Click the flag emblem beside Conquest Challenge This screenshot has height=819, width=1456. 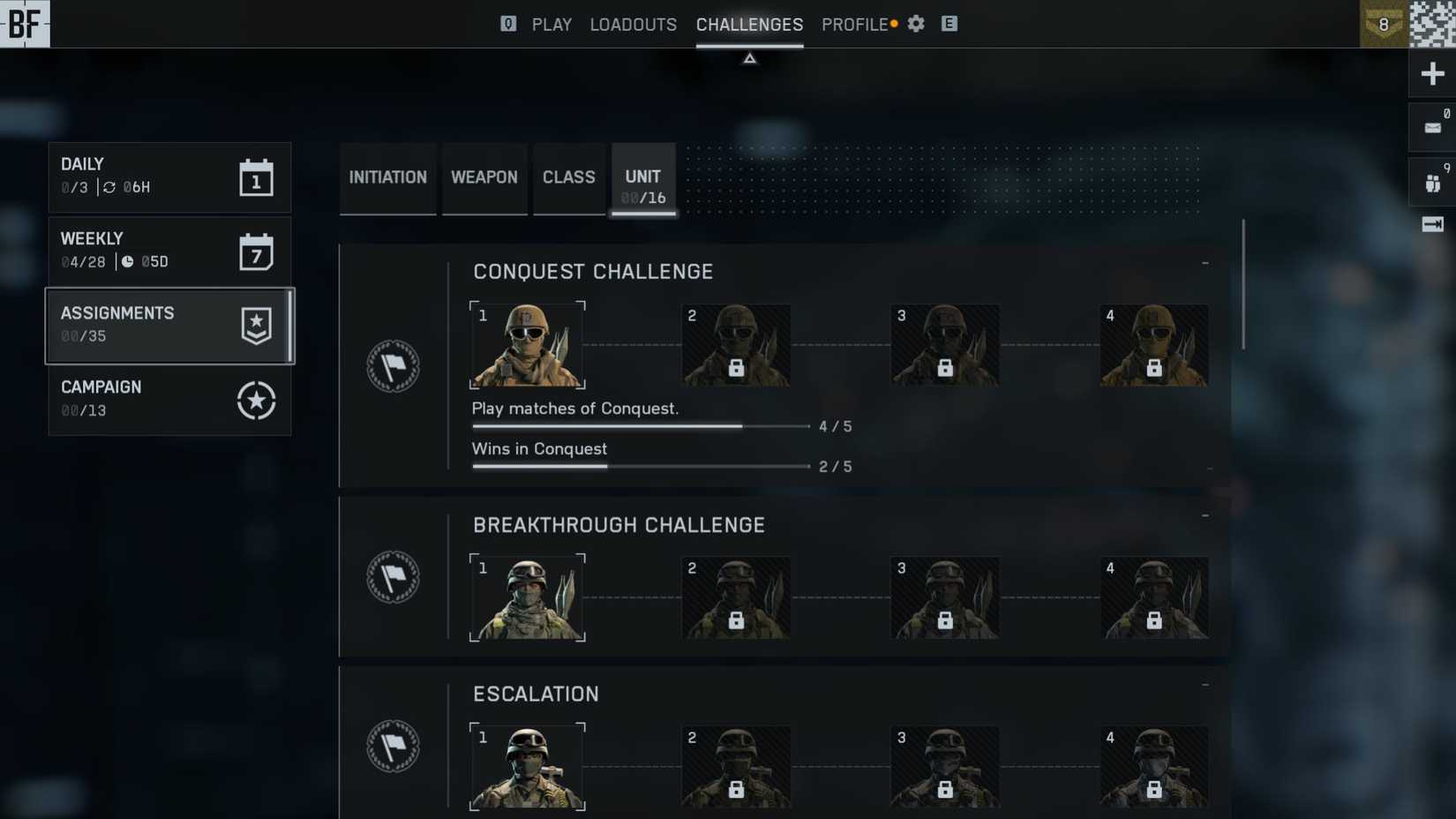(x=394, y=365)
